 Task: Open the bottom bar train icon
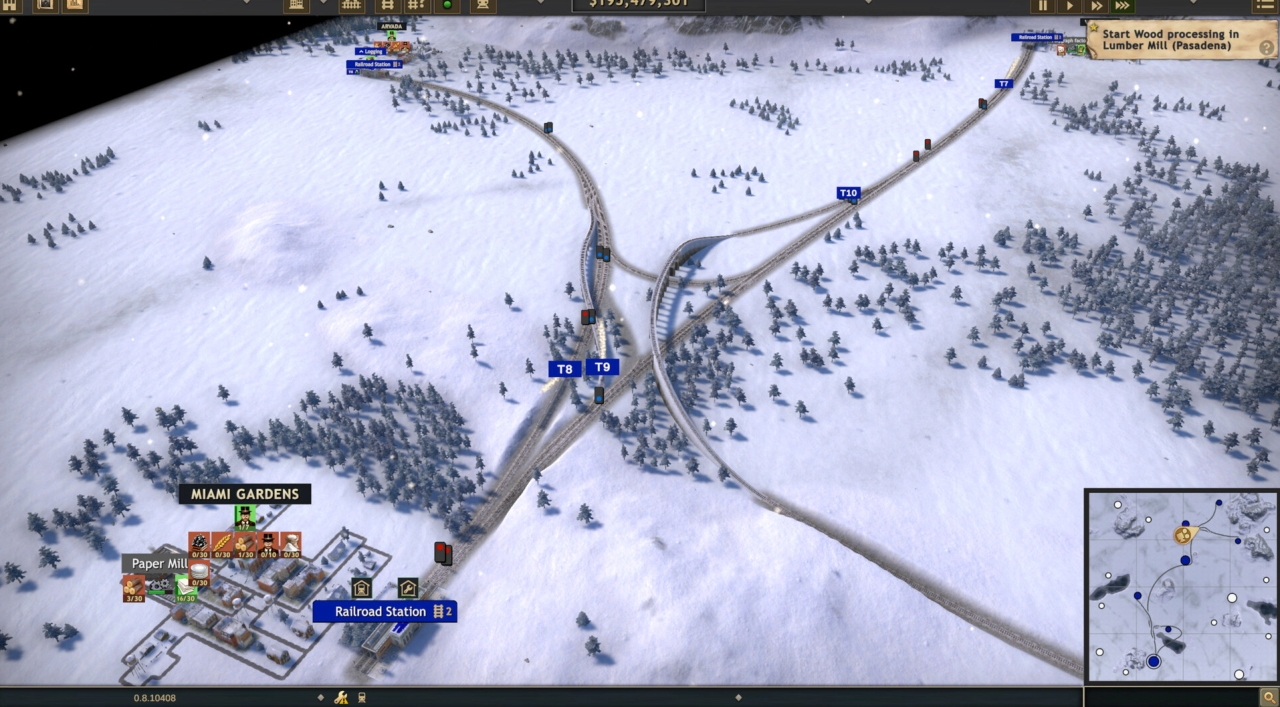(x=362, y=697)
